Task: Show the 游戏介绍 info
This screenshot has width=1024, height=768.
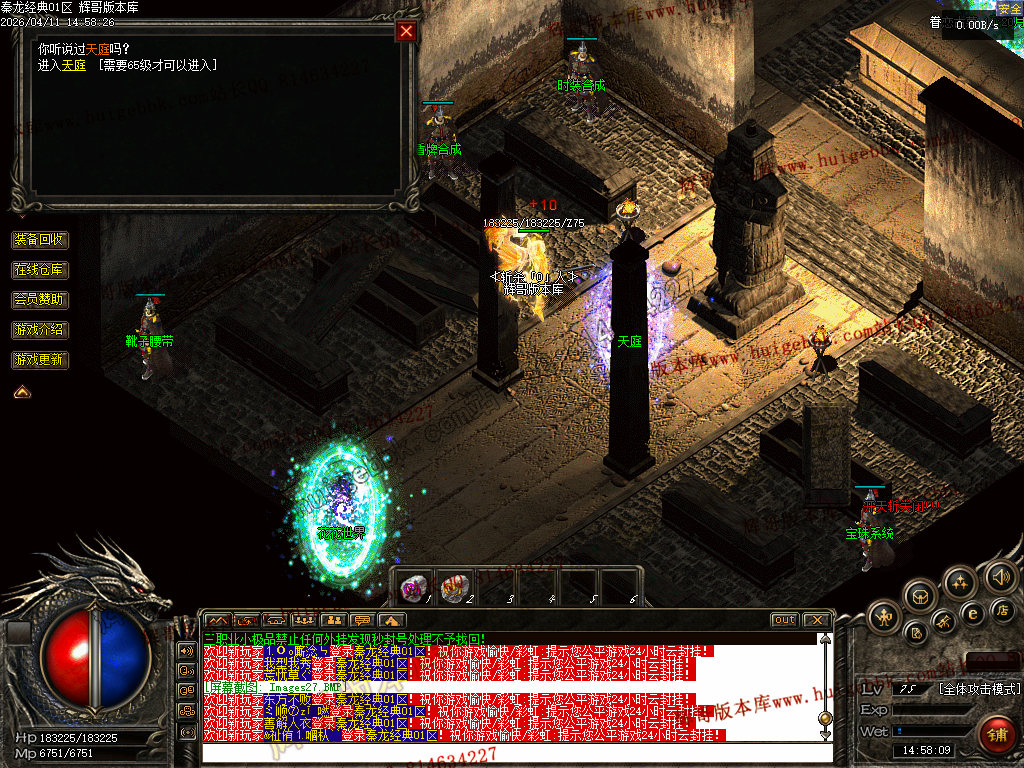Action: [x=40, y=329]
